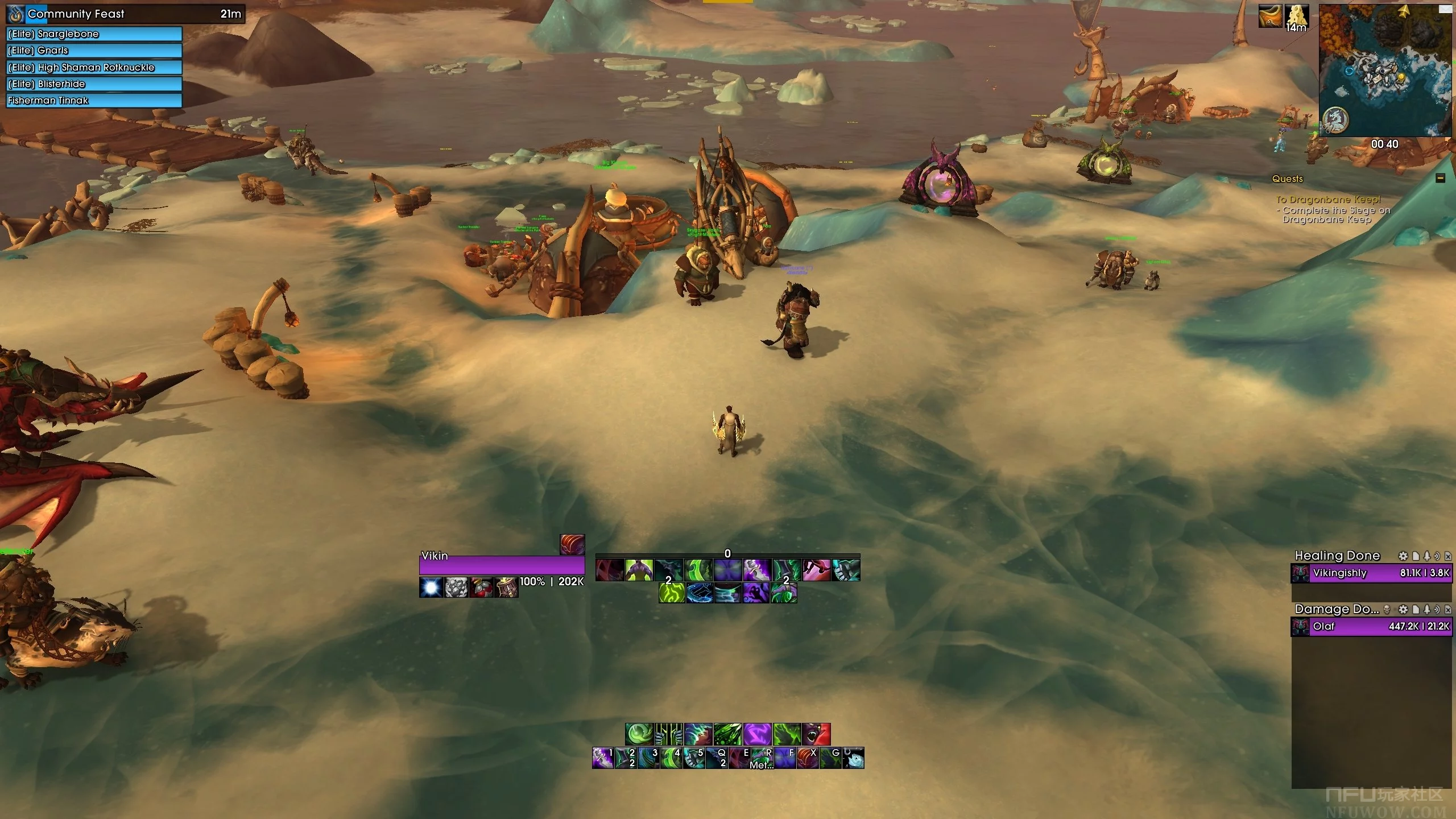
Task: Select Olaf row in the damage meter
Action: tap(1372, 627)
